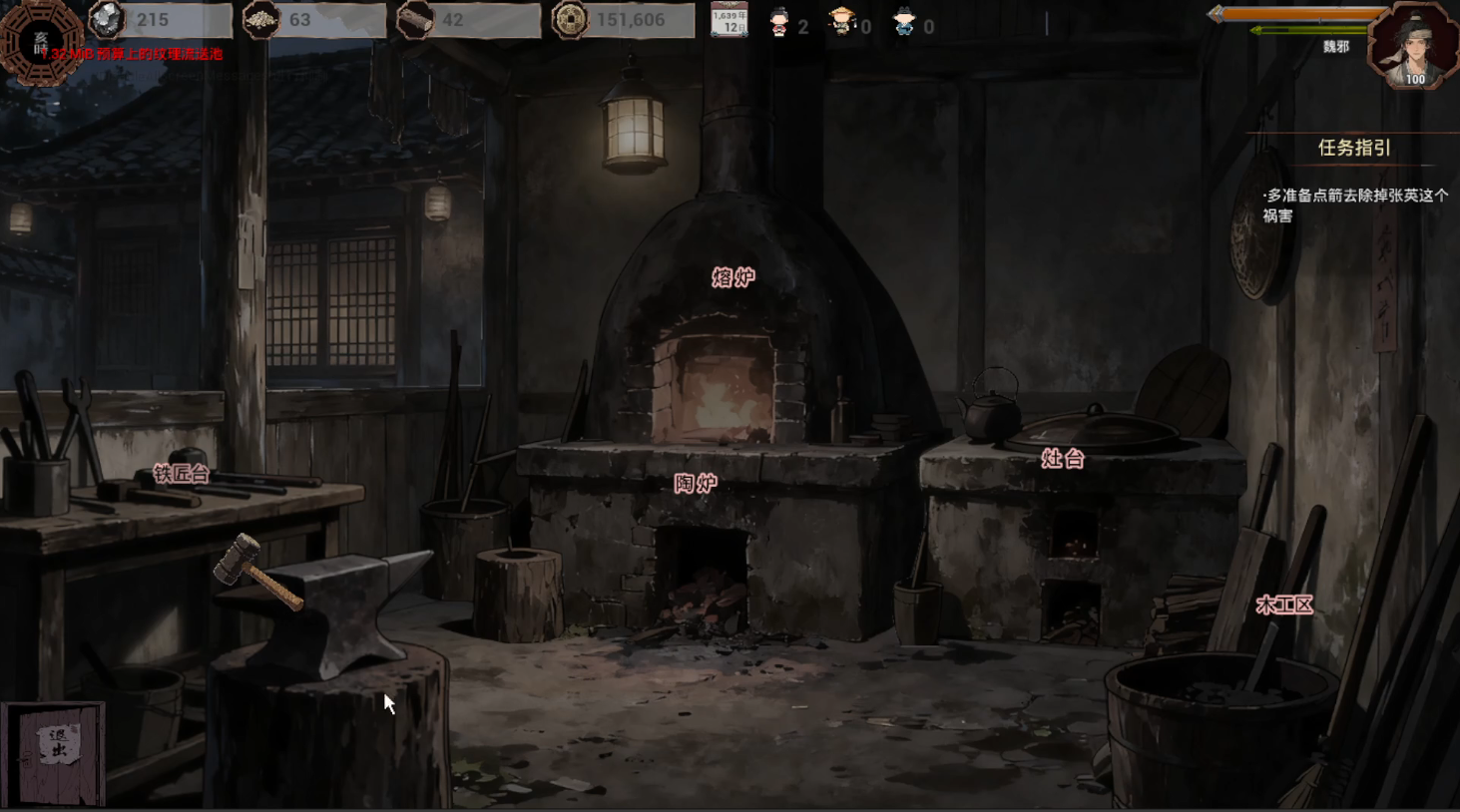Click the bagua time dial icon

[40, 40]
